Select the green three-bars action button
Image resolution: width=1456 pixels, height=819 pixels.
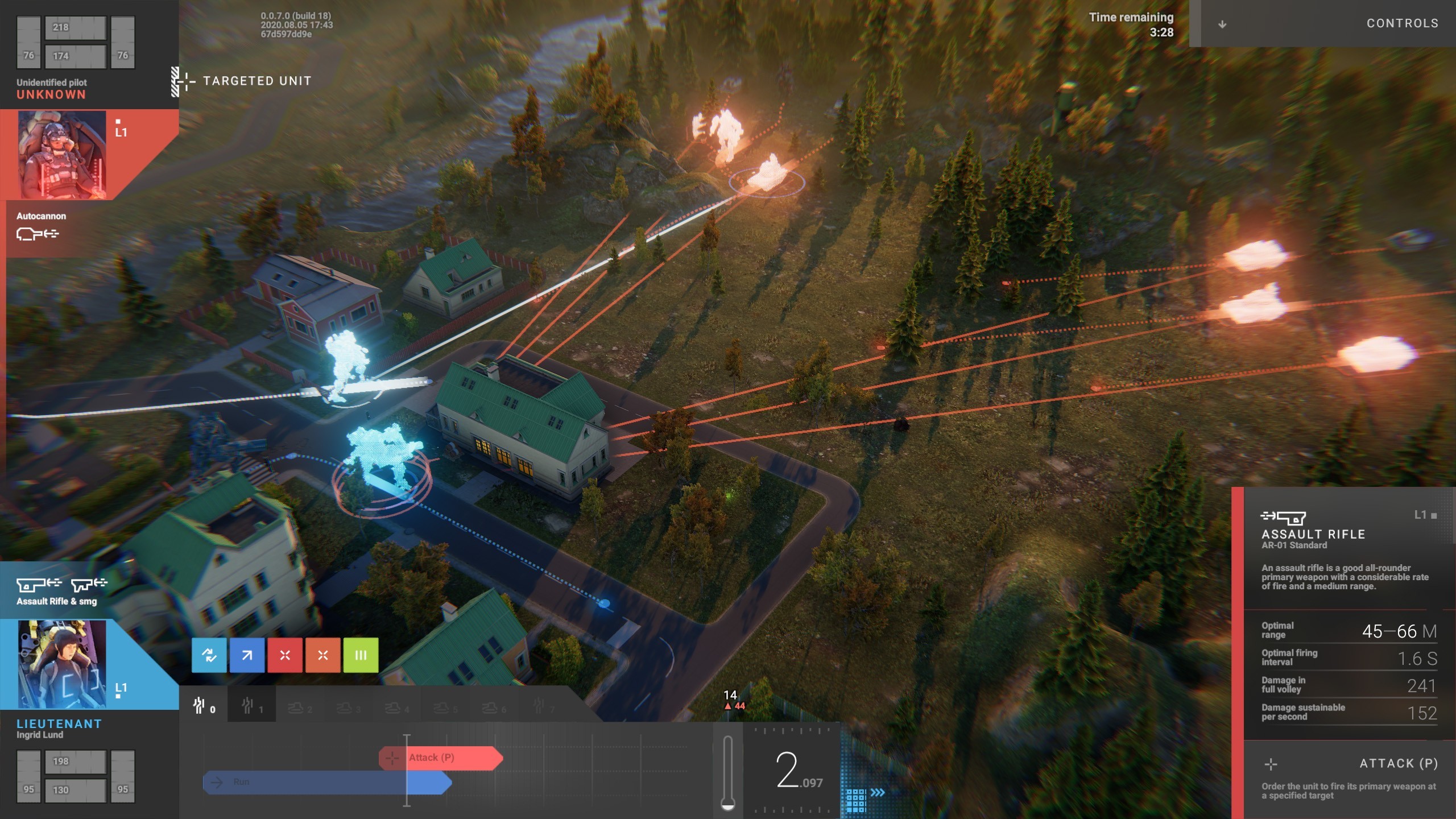pos(361,655)
